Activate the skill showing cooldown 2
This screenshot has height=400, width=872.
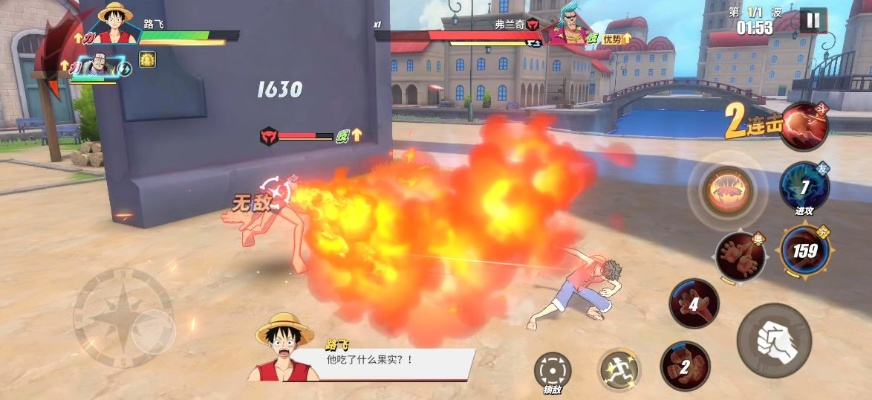point(685,366)
